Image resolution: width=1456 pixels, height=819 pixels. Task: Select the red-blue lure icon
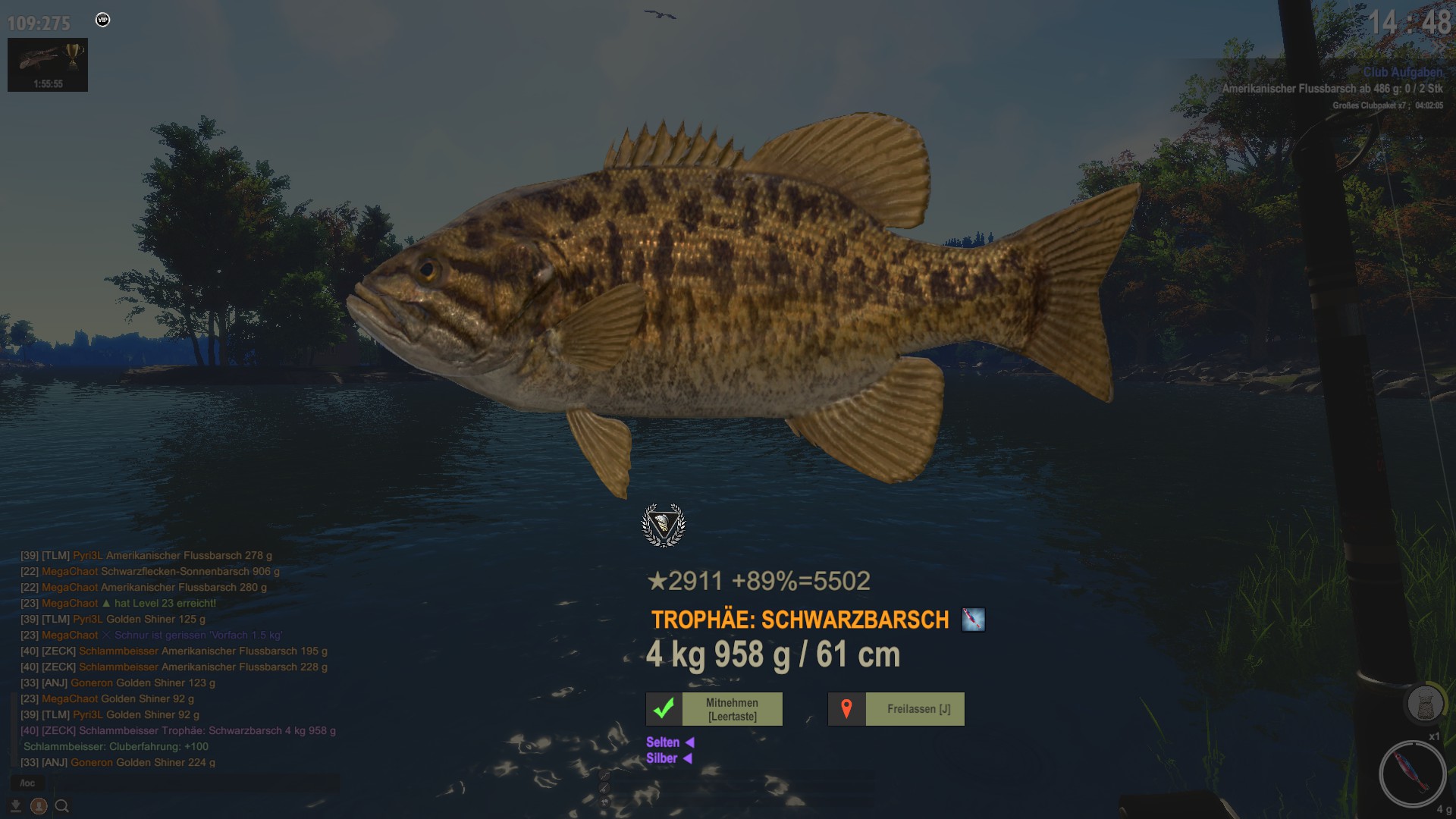[1412, 774]
